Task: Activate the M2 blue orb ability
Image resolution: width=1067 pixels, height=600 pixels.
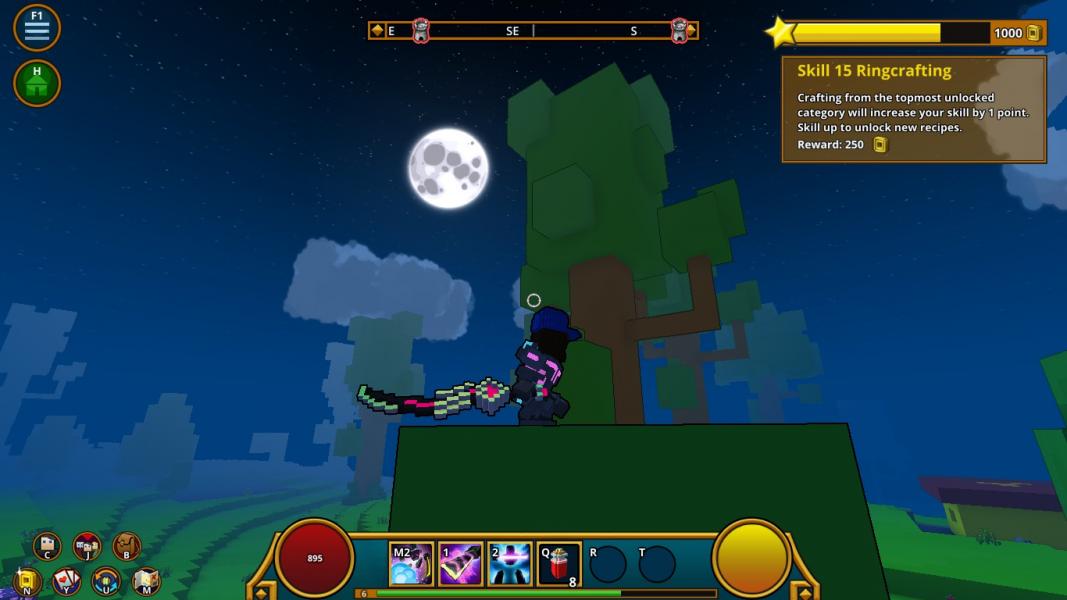Action: pos(411,565)
